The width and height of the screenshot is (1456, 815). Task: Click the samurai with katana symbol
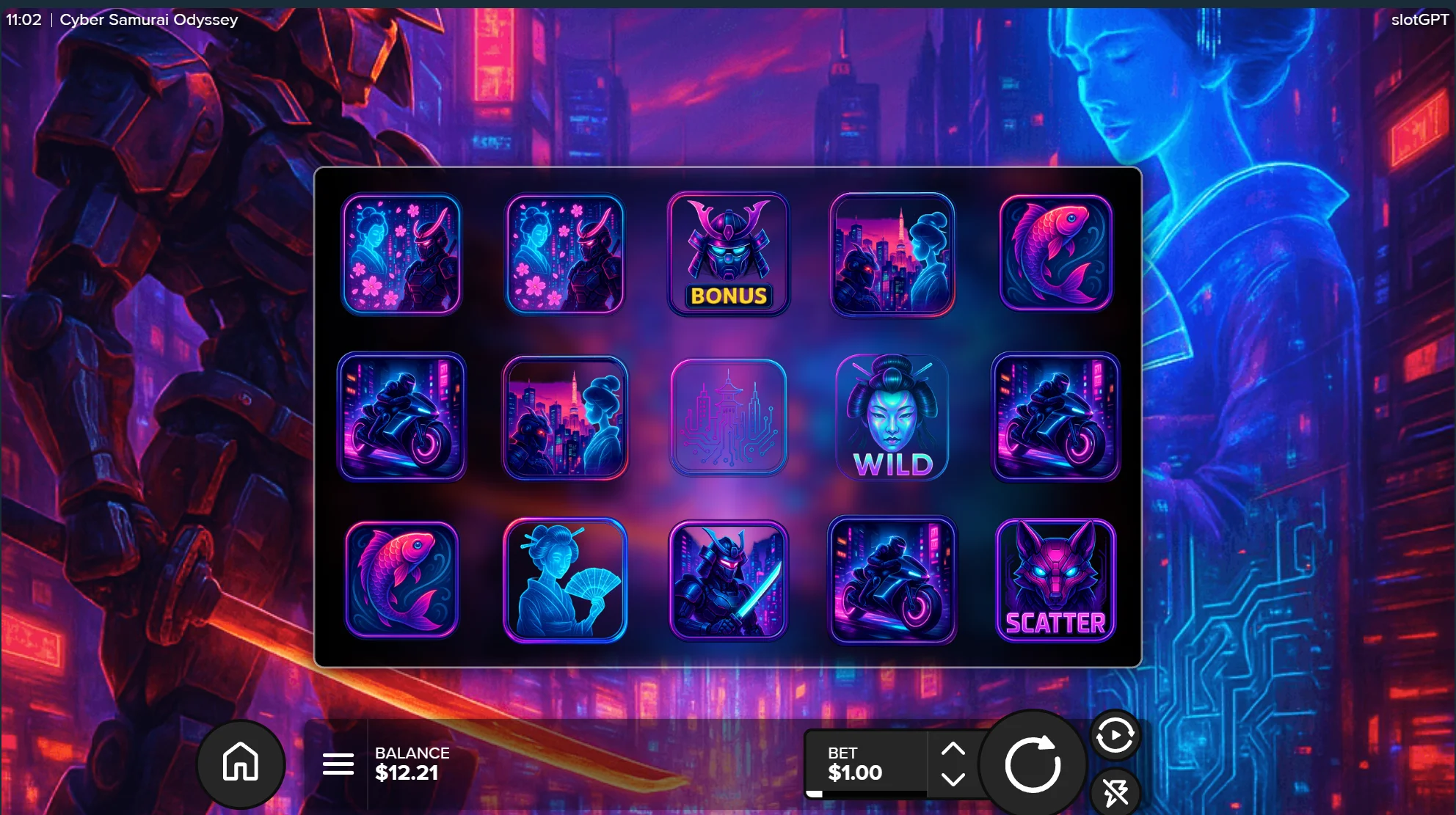[728, 580]
